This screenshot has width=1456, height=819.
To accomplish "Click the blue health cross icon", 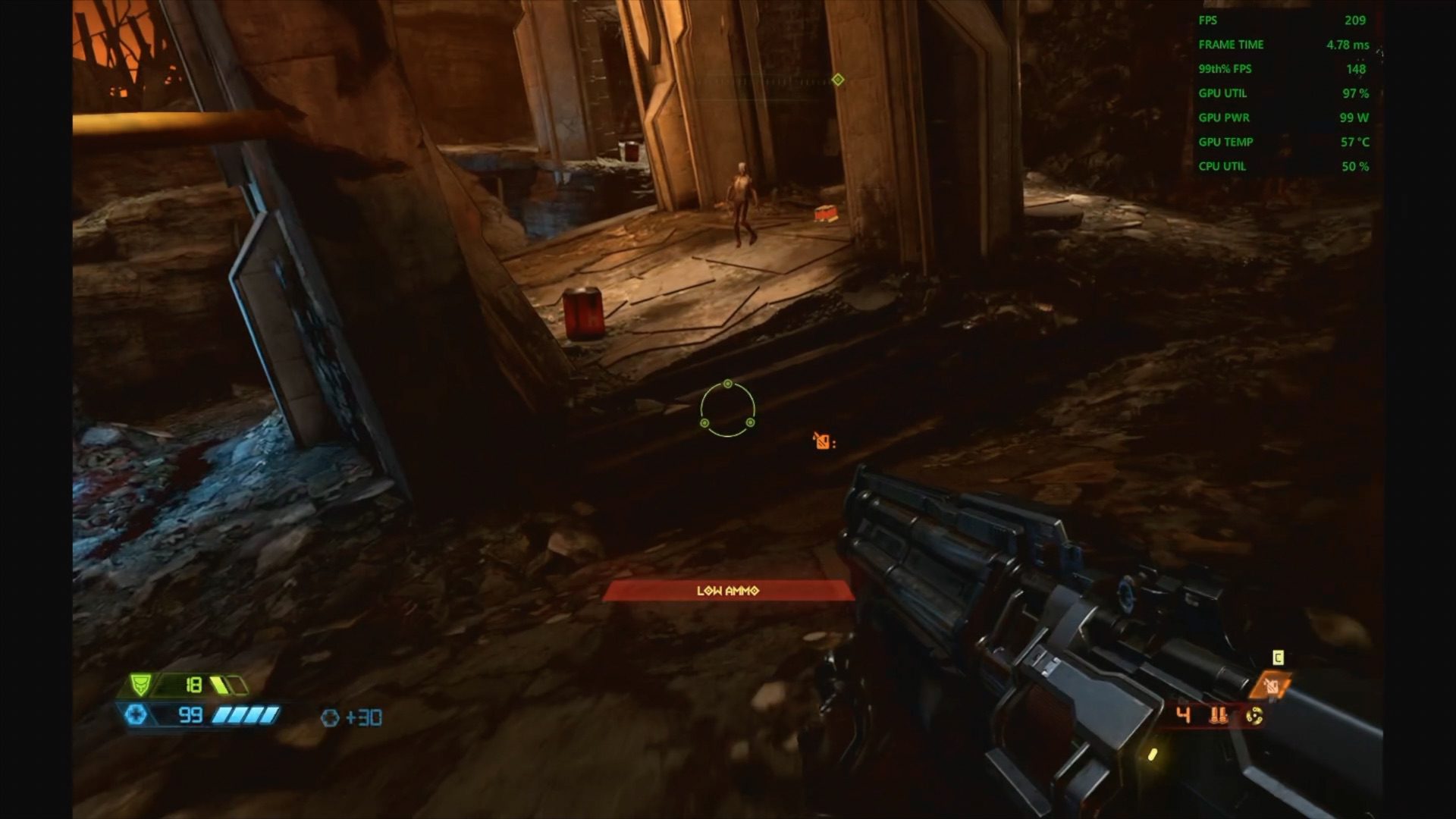I will pos(136,714).
